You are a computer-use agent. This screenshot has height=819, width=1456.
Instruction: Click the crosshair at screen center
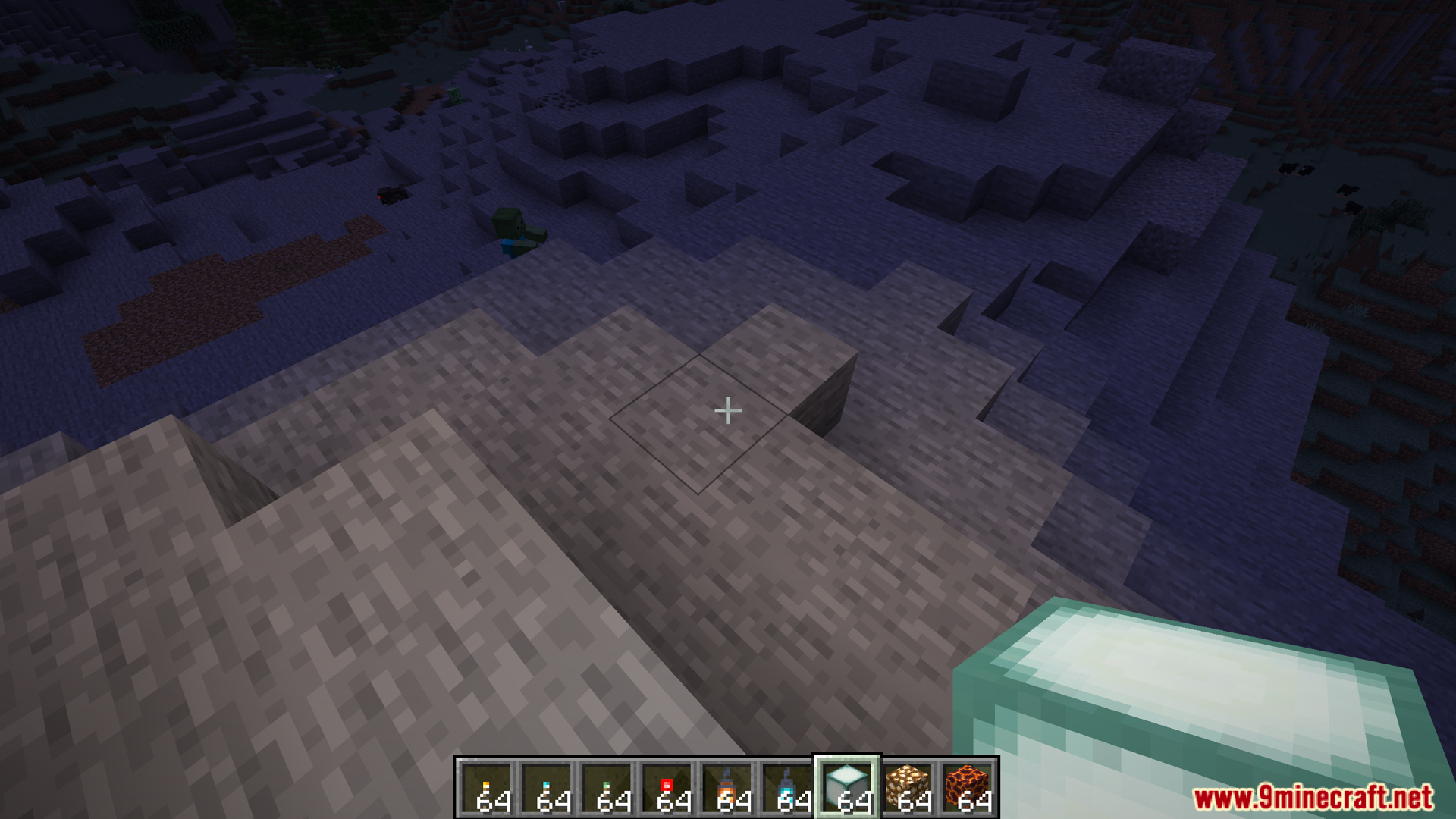point(728,409)
